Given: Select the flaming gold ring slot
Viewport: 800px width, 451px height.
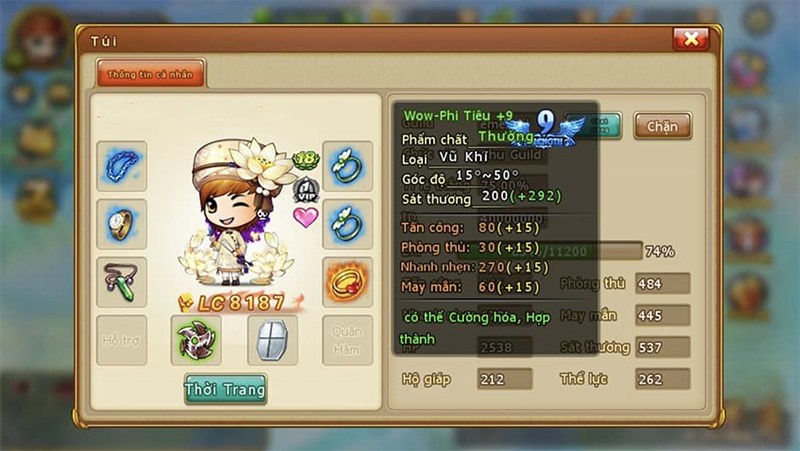Looking at the screenshot, I should click(347, 283).
